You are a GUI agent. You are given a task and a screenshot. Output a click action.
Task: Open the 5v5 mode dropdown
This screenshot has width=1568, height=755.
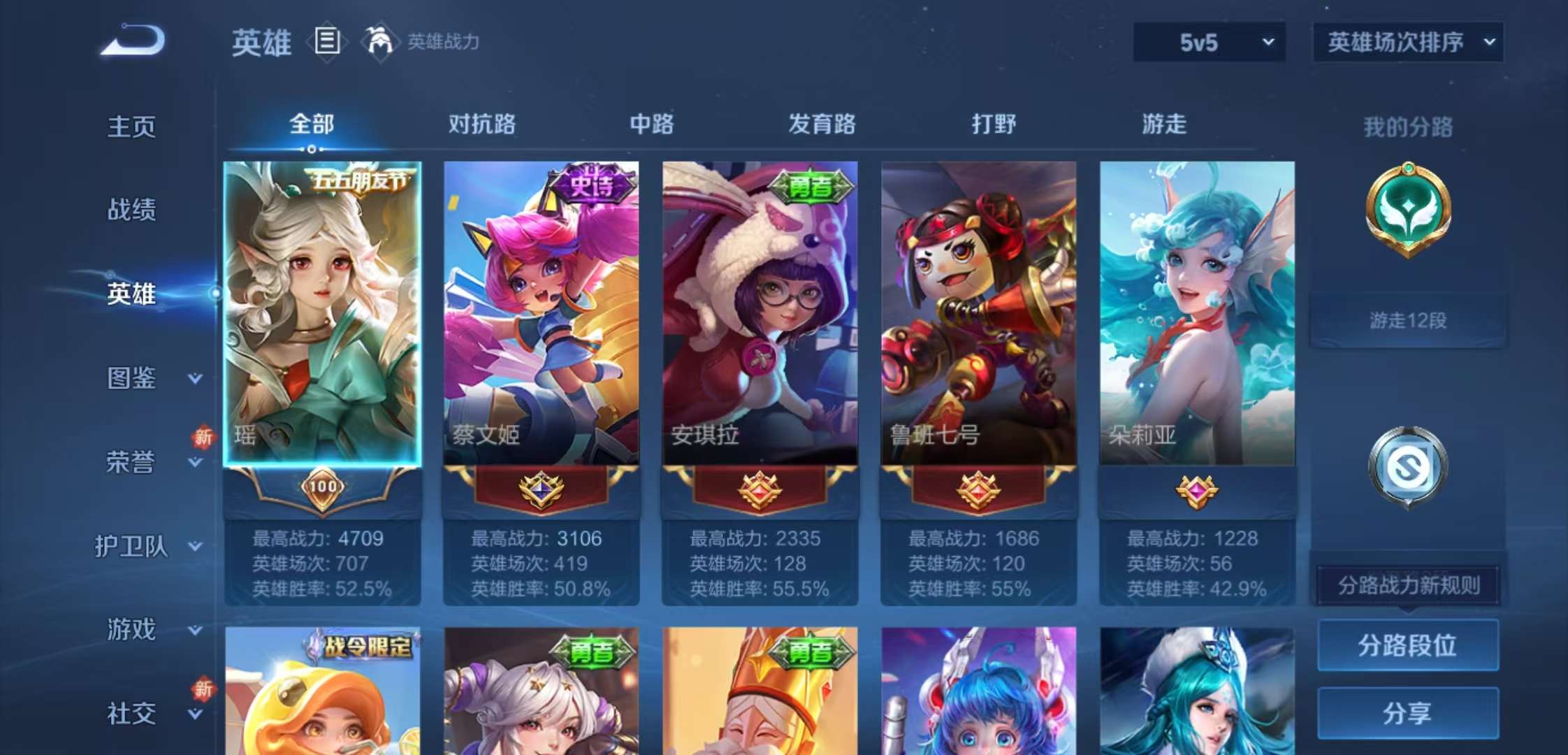pos(1209,43)
